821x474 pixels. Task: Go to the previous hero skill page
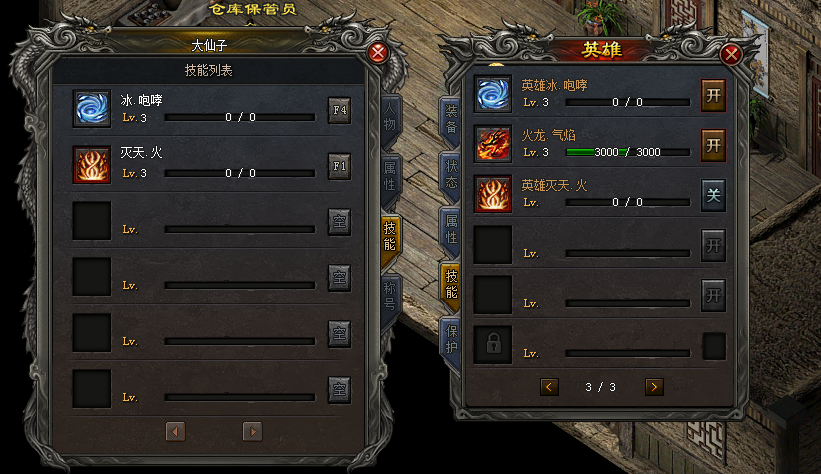(x=549, y=386)
